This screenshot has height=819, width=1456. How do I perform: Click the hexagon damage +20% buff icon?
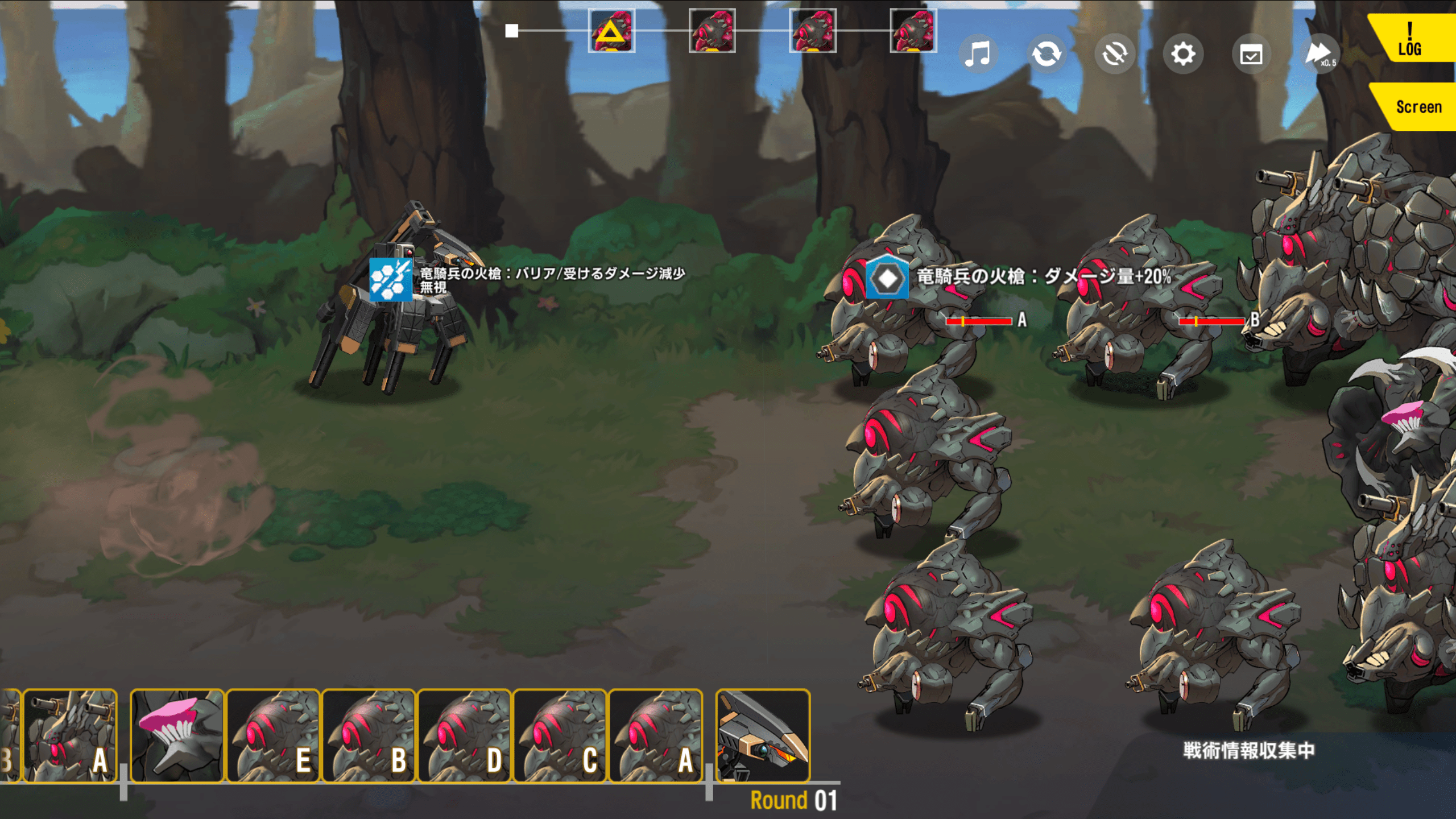coord(887,278)
